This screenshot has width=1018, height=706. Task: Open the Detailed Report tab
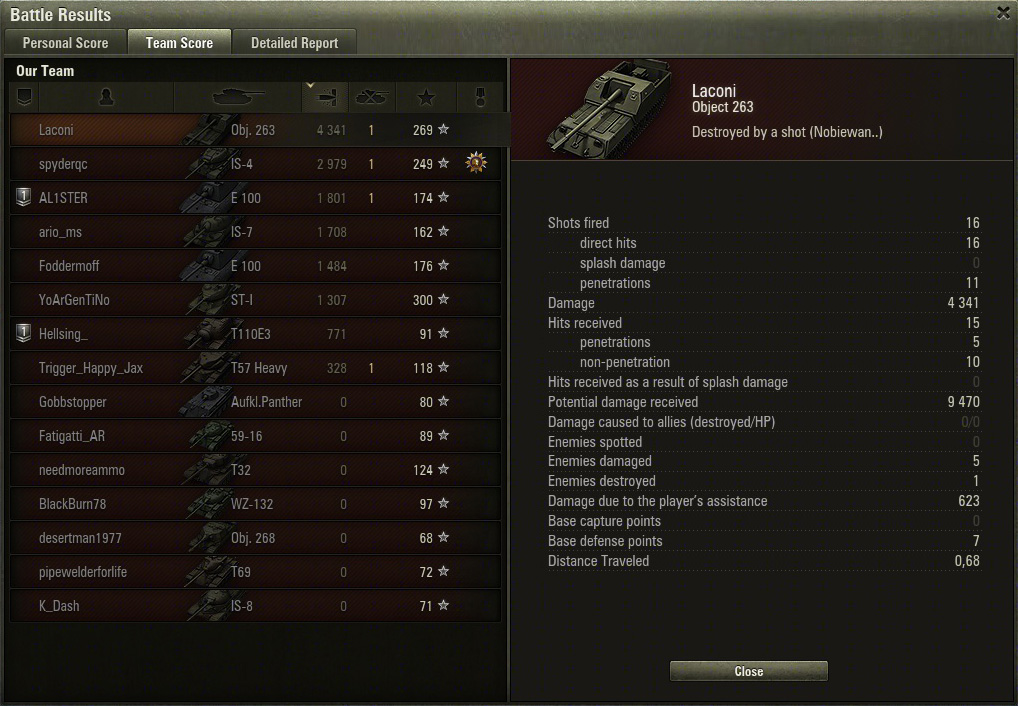coord(294,43)
